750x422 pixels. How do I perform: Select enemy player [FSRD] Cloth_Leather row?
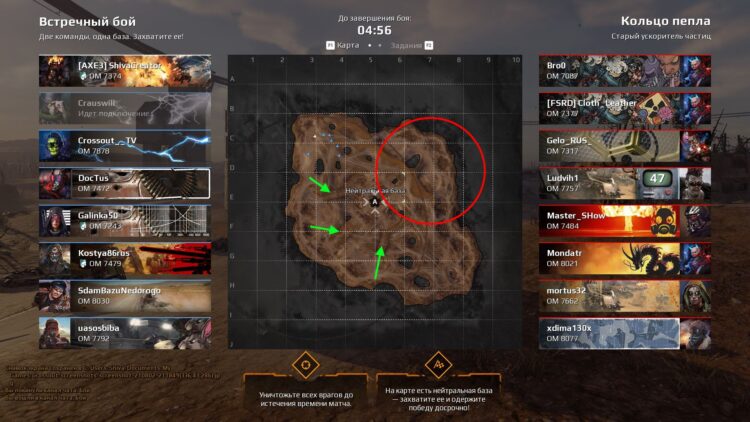click(624, 108)
